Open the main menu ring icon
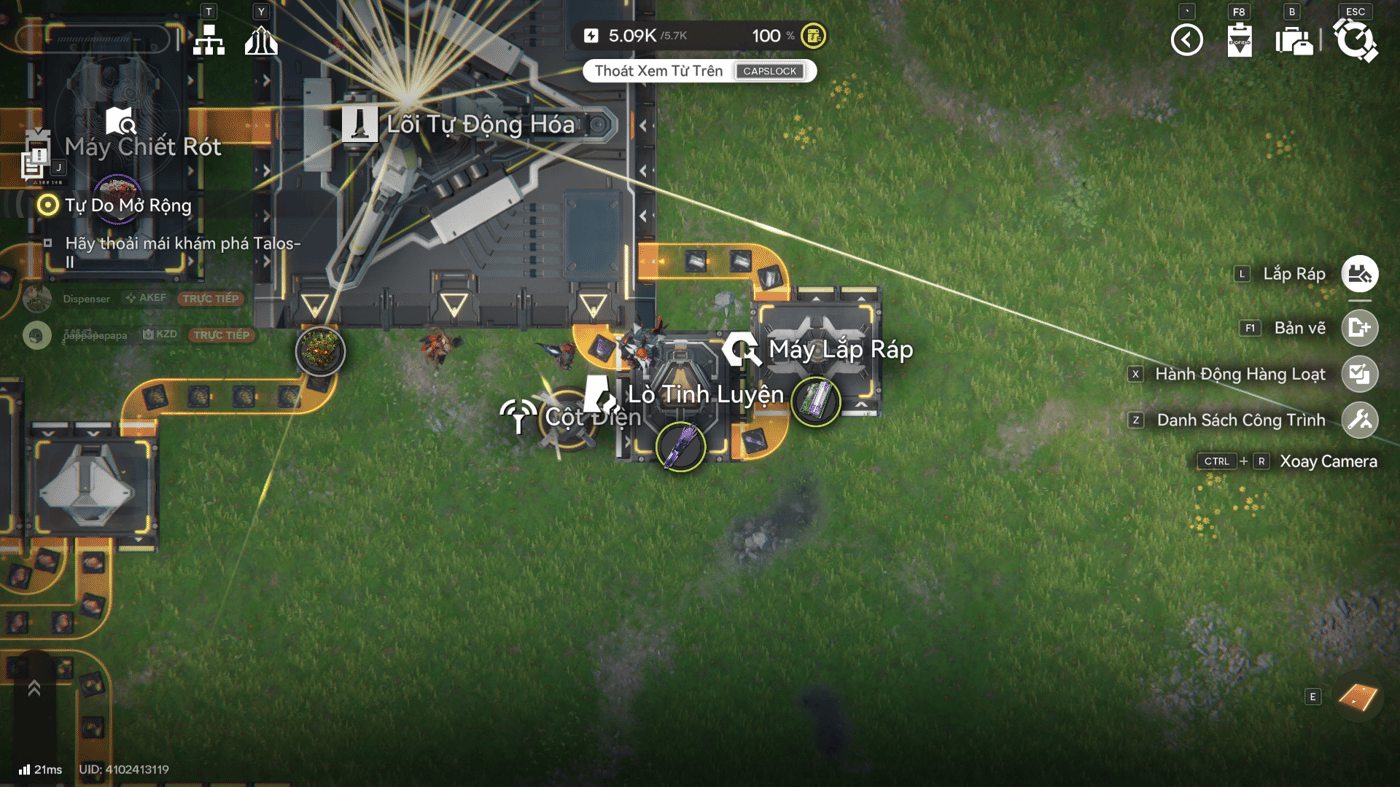 1355,40
